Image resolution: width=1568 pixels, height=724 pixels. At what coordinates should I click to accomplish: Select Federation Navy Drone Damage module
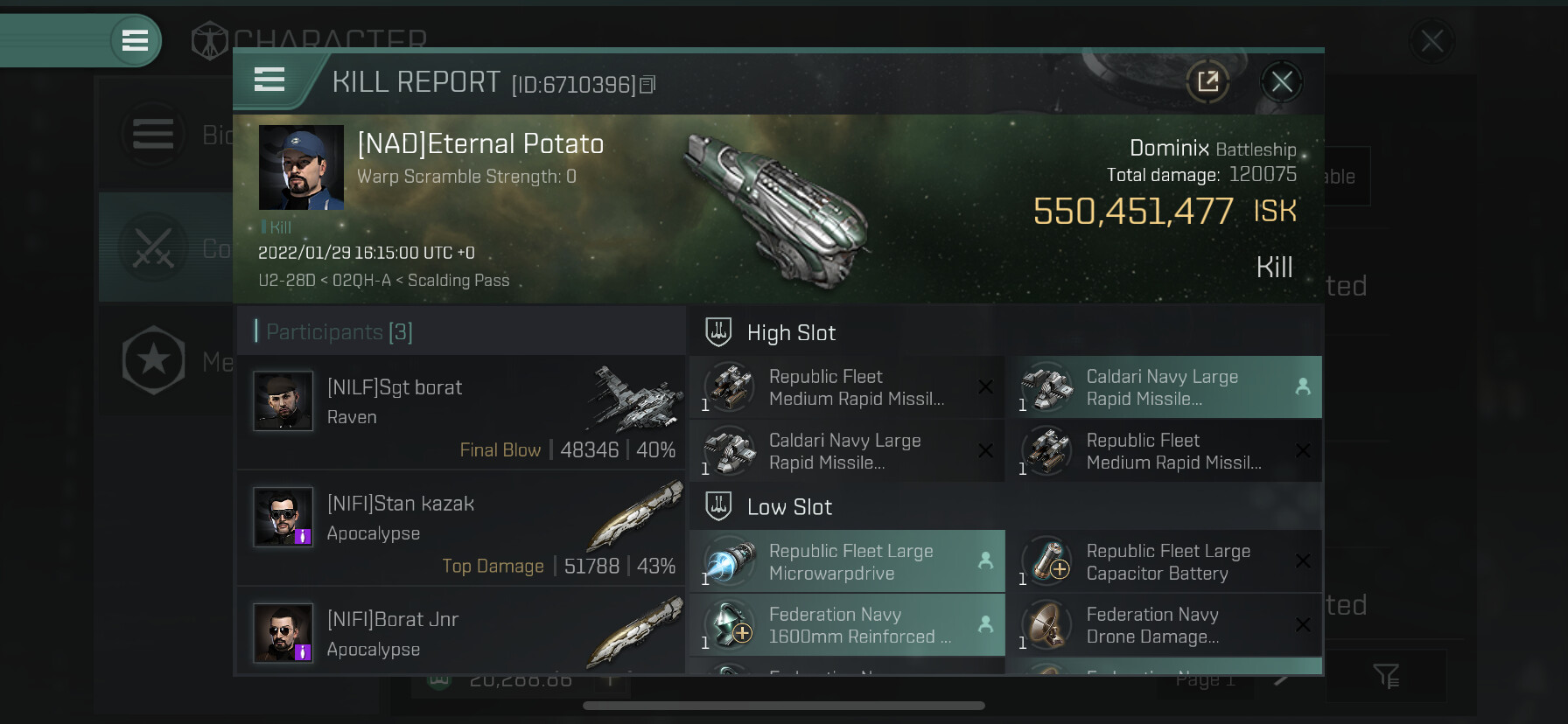1164,625
